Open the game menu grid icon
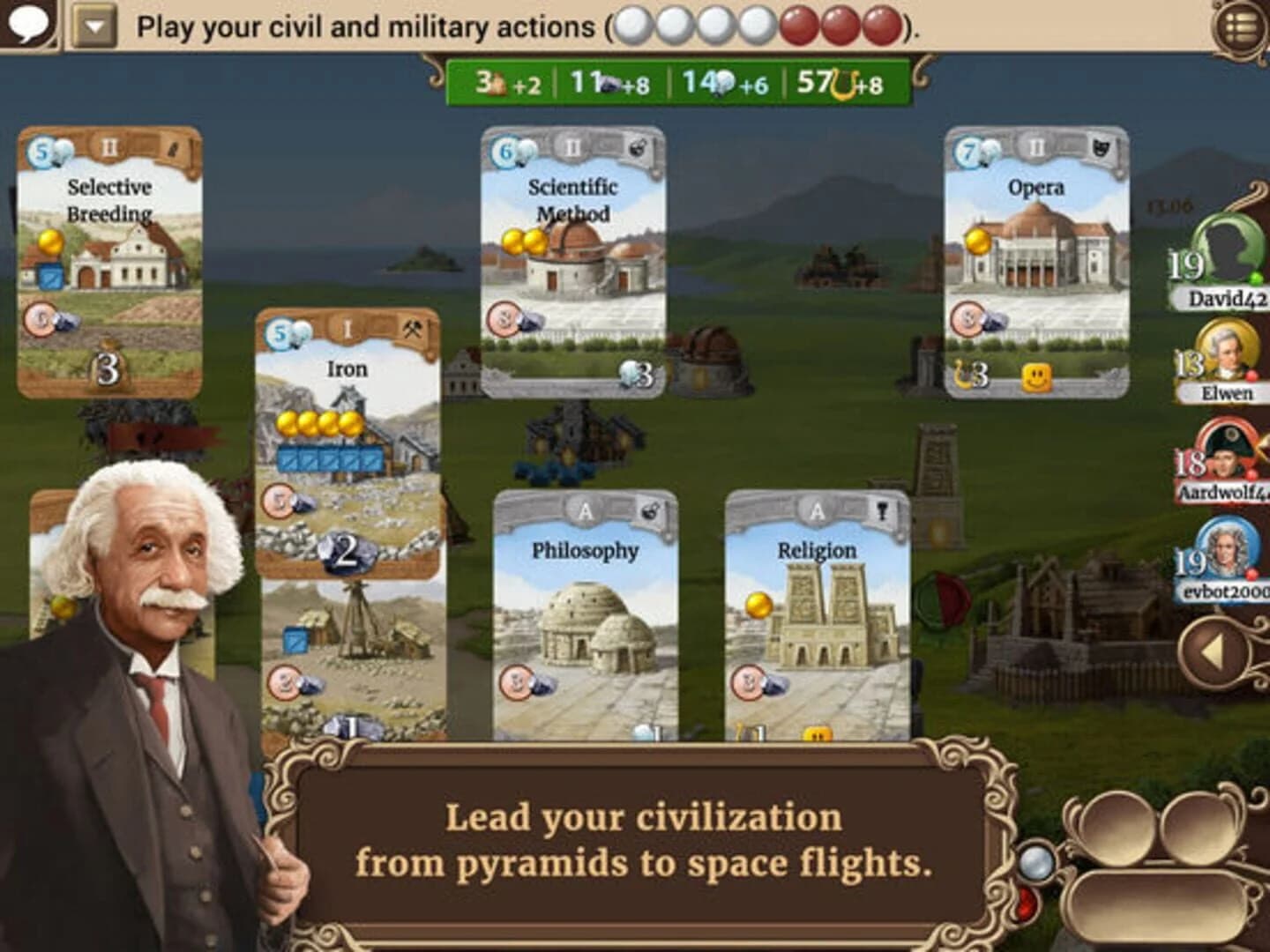1270x952 pixels. tap(1239, 26)
